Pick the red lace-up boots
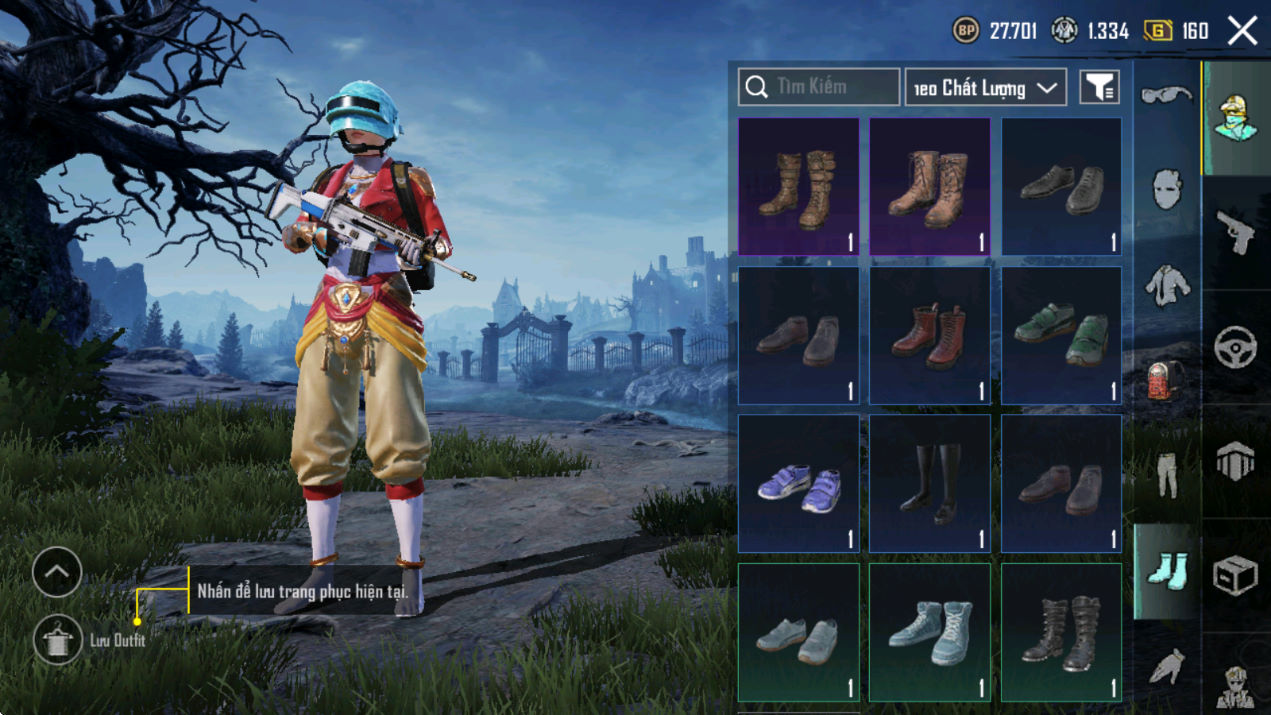Viewport: 1271px width, 715px height. (x=929, y=335)
